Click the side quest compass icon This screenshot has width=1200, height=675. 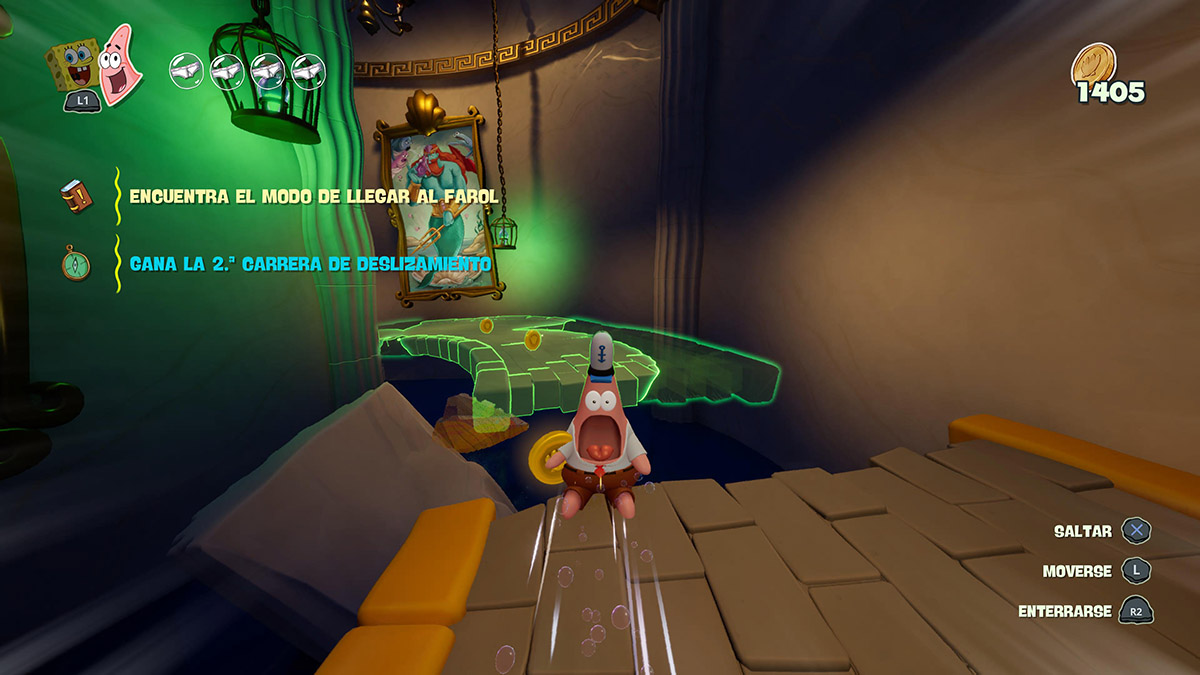coord(75,265)
